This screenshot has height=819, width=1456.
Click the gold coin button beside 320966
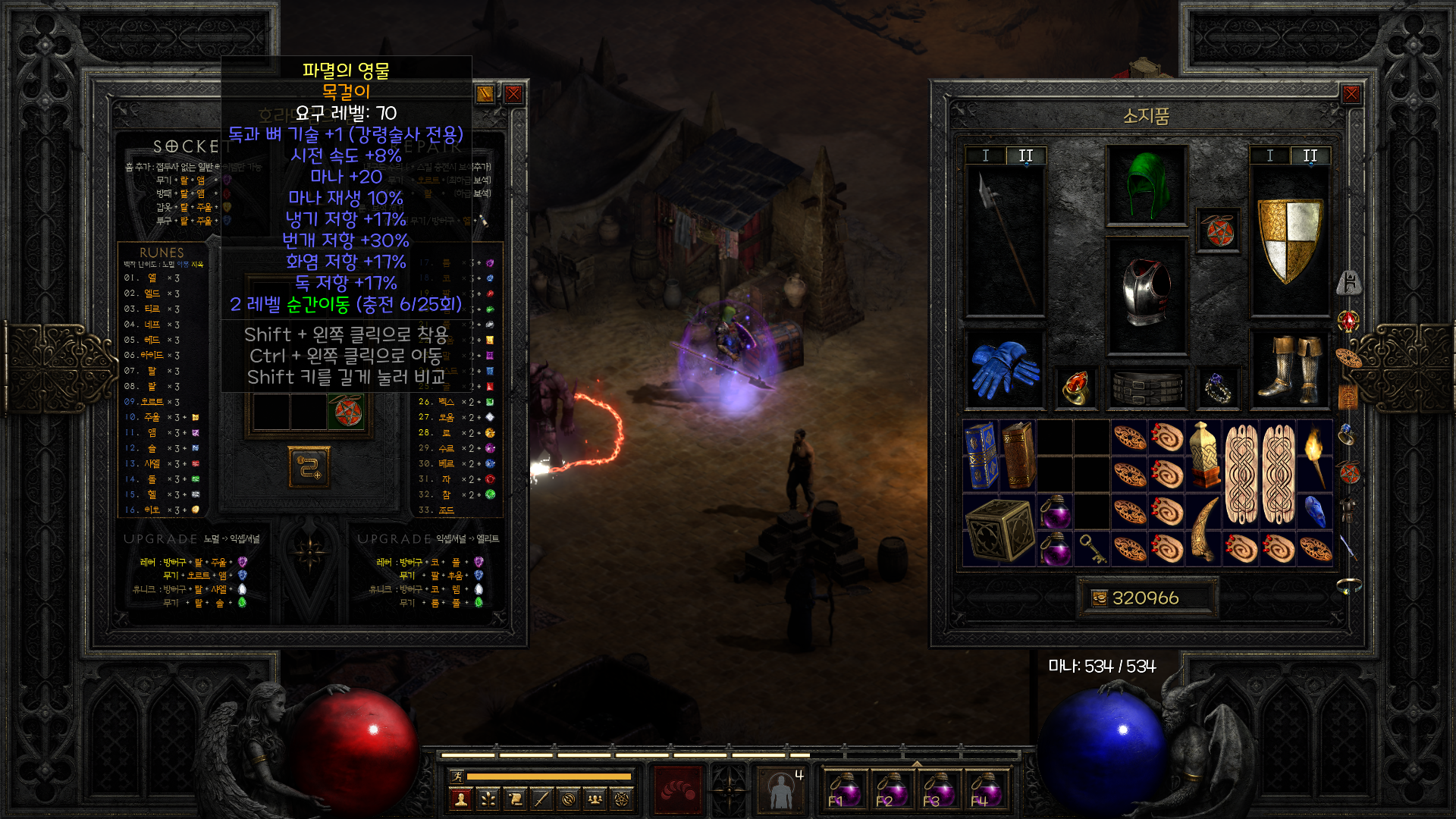(1099, 598)
